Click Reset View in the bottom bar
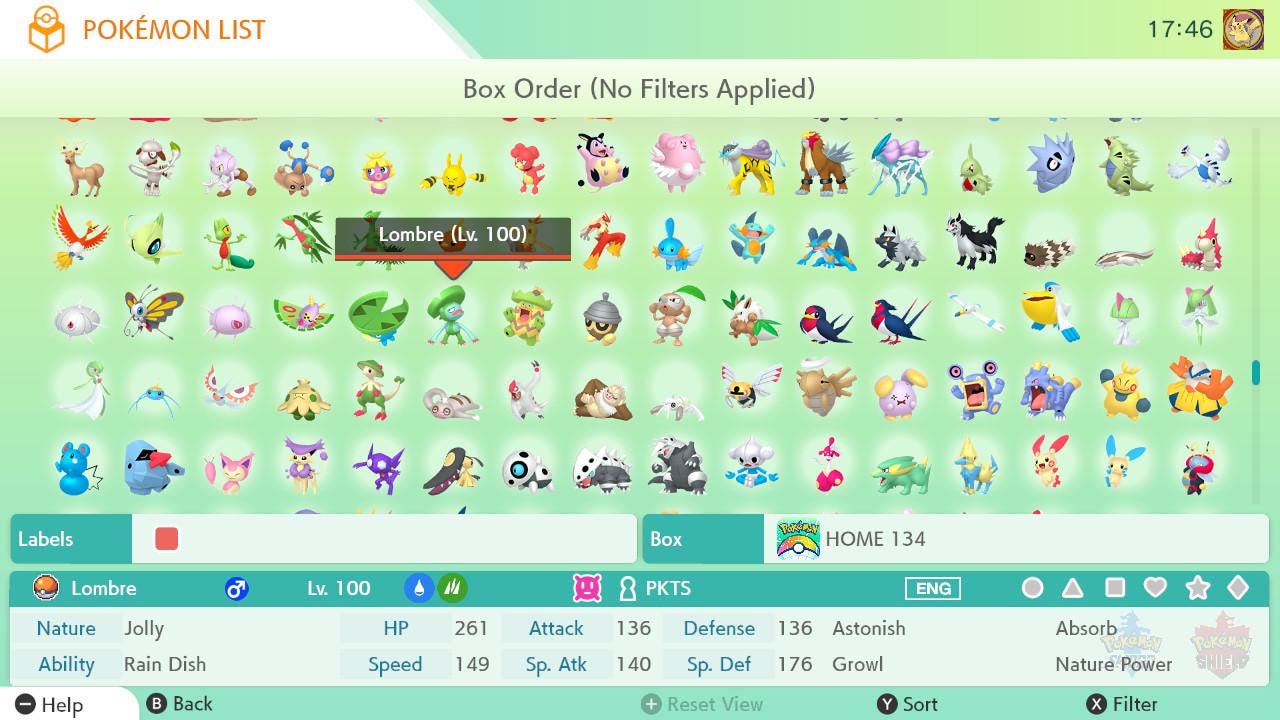Viewport: 1280px width, 720px height. tap(702, 703)
